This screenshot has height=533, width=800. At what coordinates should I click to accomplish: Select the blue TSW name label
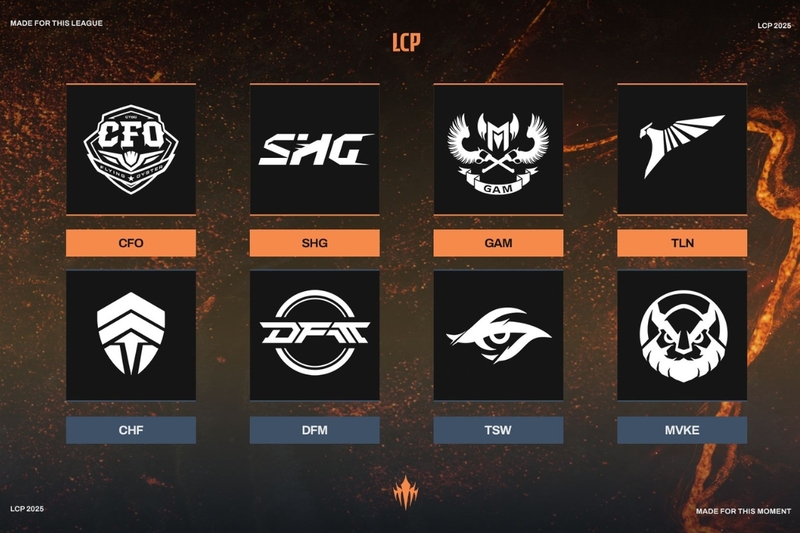click(498, 430)
